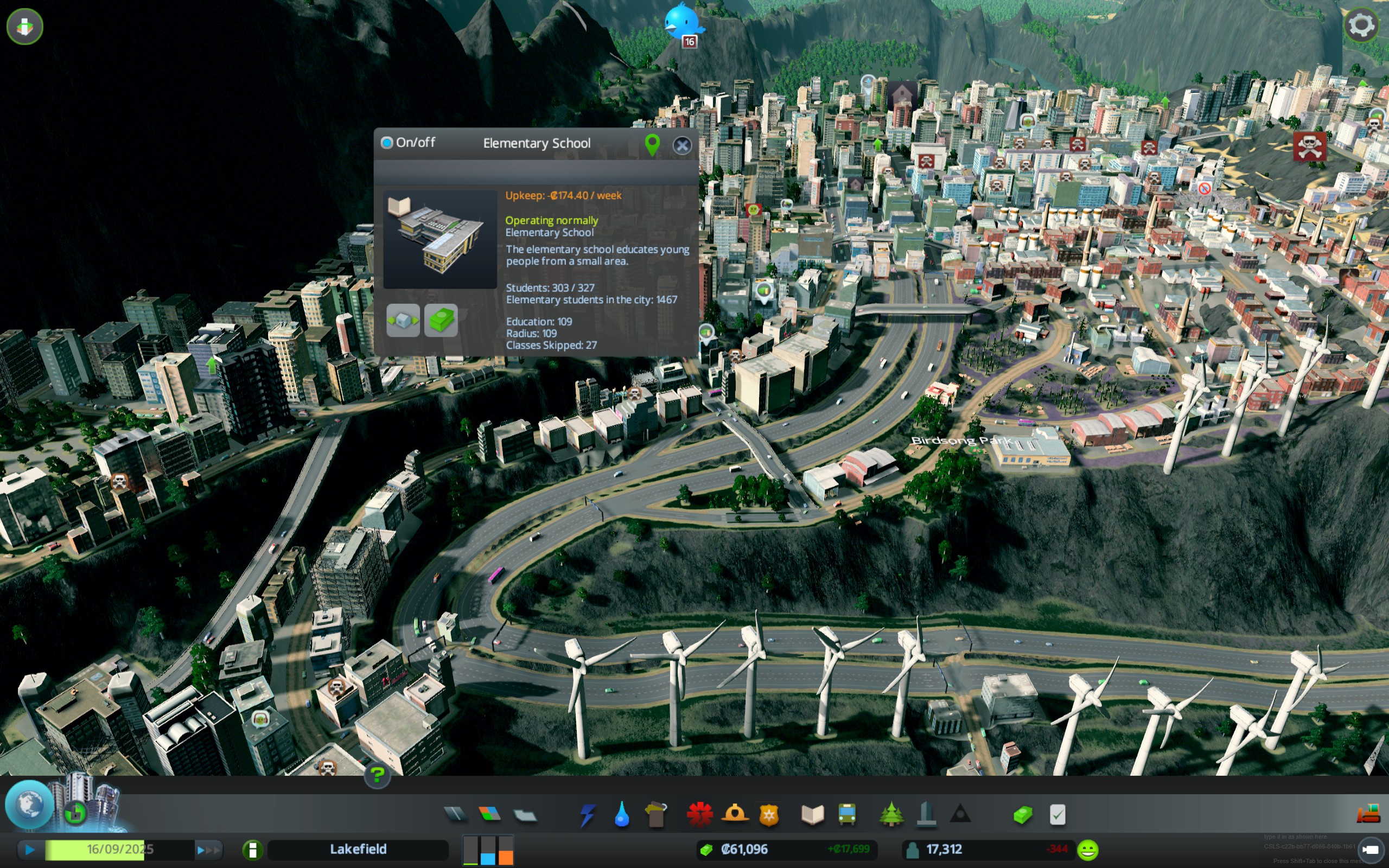Toggle the school's On/off switch
The image size is (1389, 868).
[x=387, y=142]
